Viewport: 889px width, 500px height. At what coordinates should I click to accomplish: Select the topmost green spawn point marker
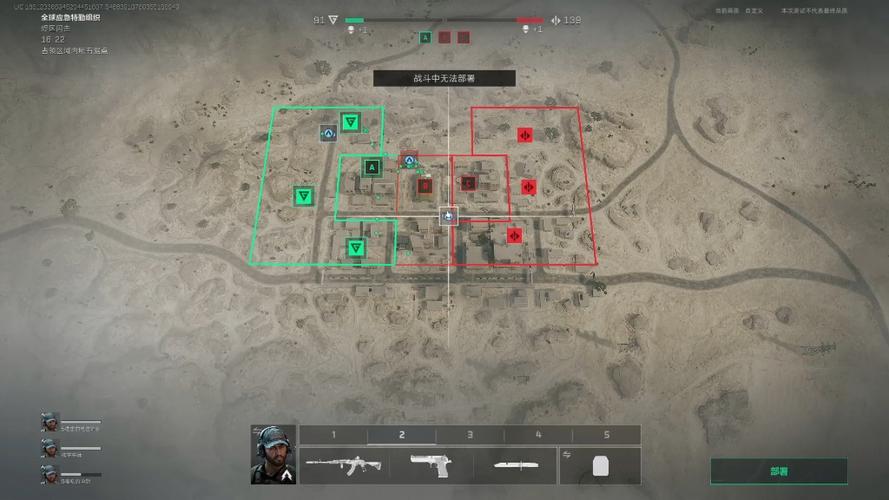click(350, 123)
